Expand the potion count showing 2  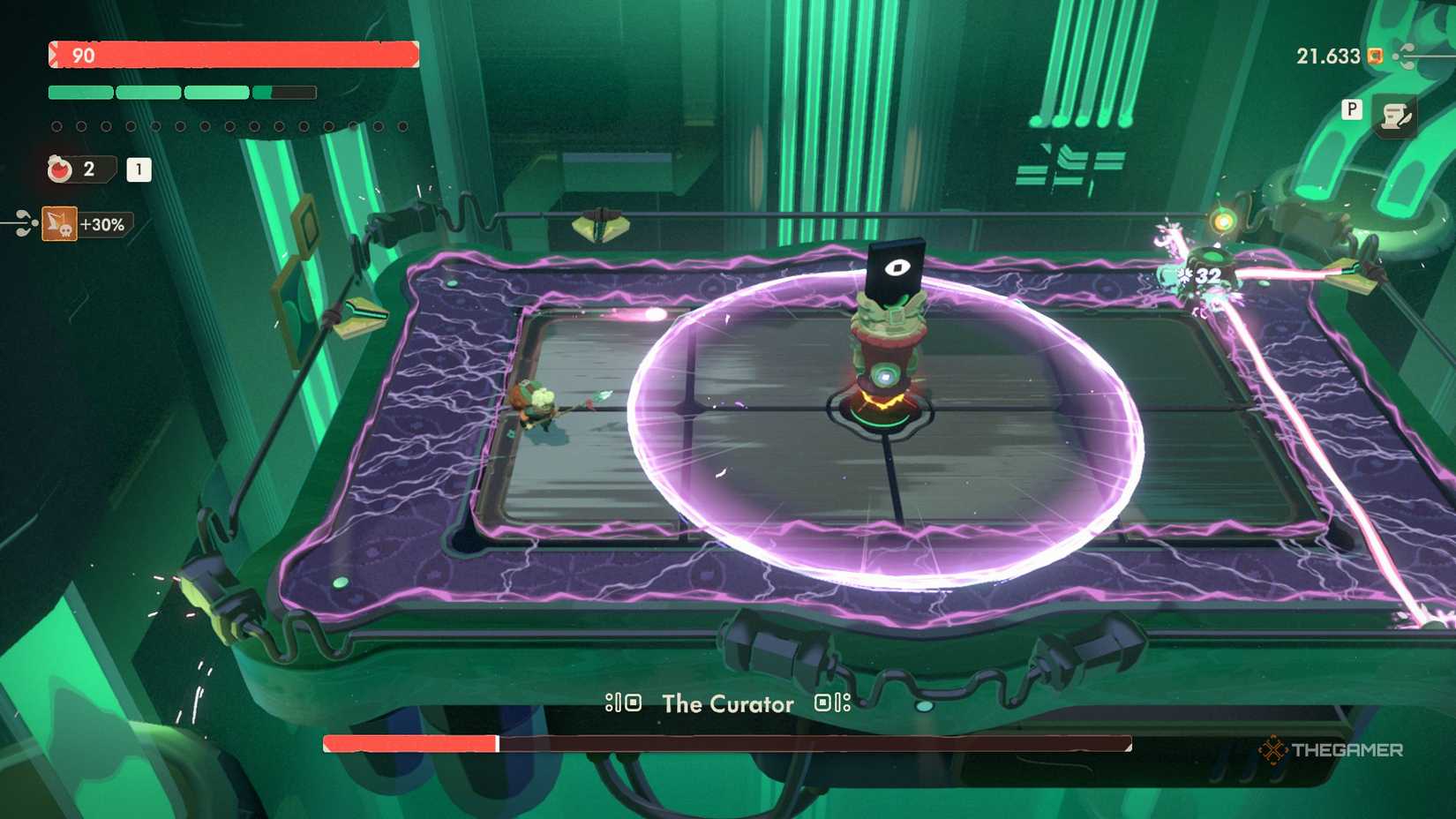tap(88, 169)
